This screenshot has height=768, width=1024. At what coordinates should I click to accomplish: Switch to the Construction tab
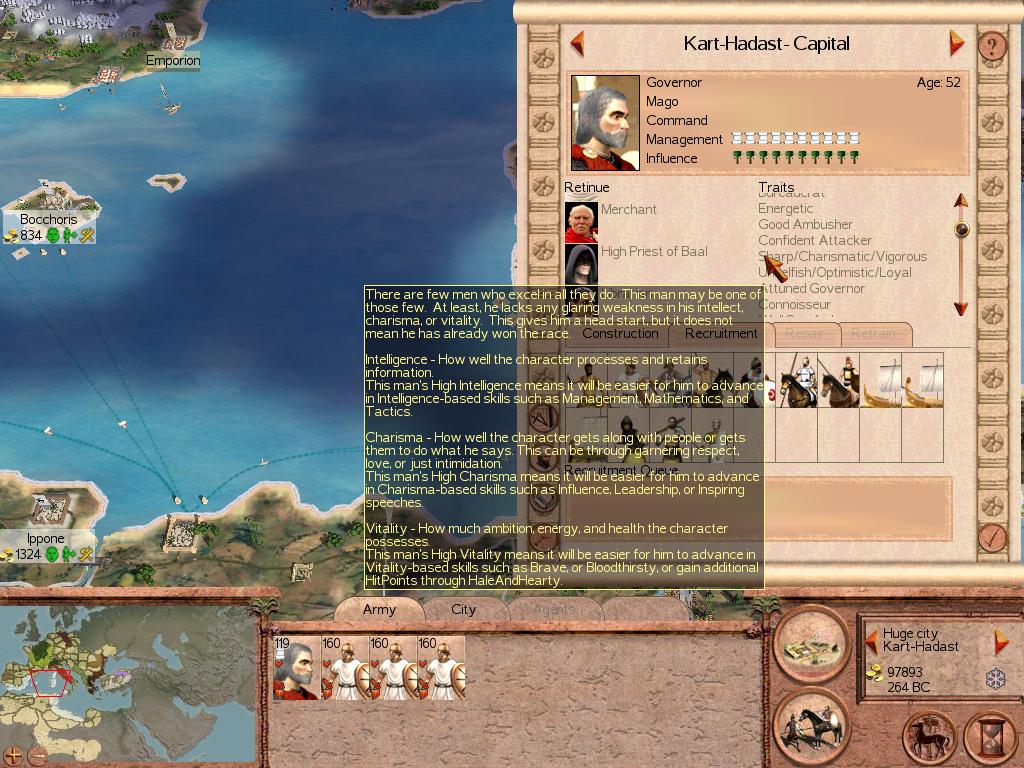tap(620, 334)
